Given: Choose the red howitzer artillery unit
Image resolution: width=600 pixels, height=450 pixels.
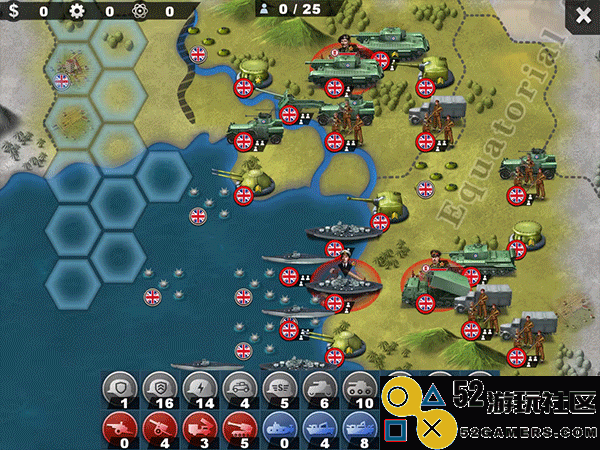Looking at the screenshot, I should click(158, 425).
